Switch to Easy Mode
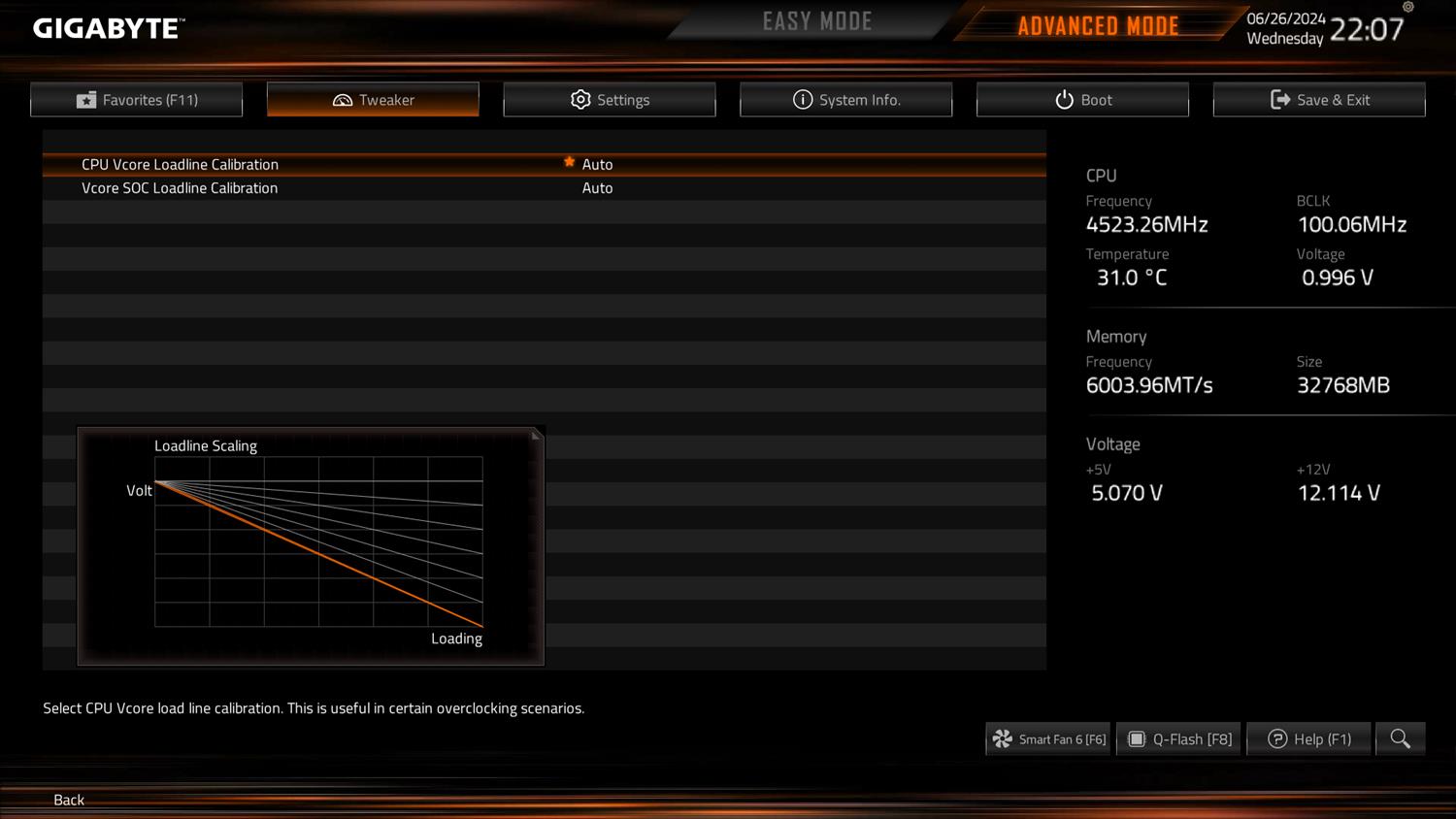The width and height of the screenshot is (1456, 819). click(x=816, y=21)
